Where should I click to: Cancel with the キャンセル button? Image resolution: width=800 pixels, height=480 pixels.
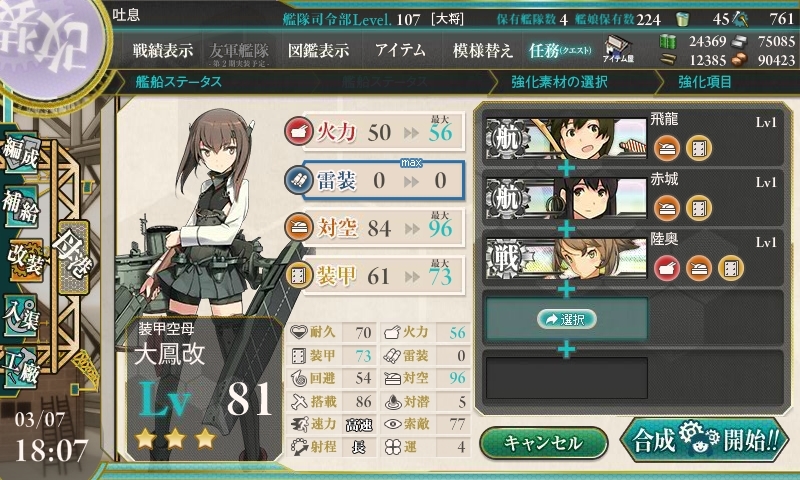point(542,443)
